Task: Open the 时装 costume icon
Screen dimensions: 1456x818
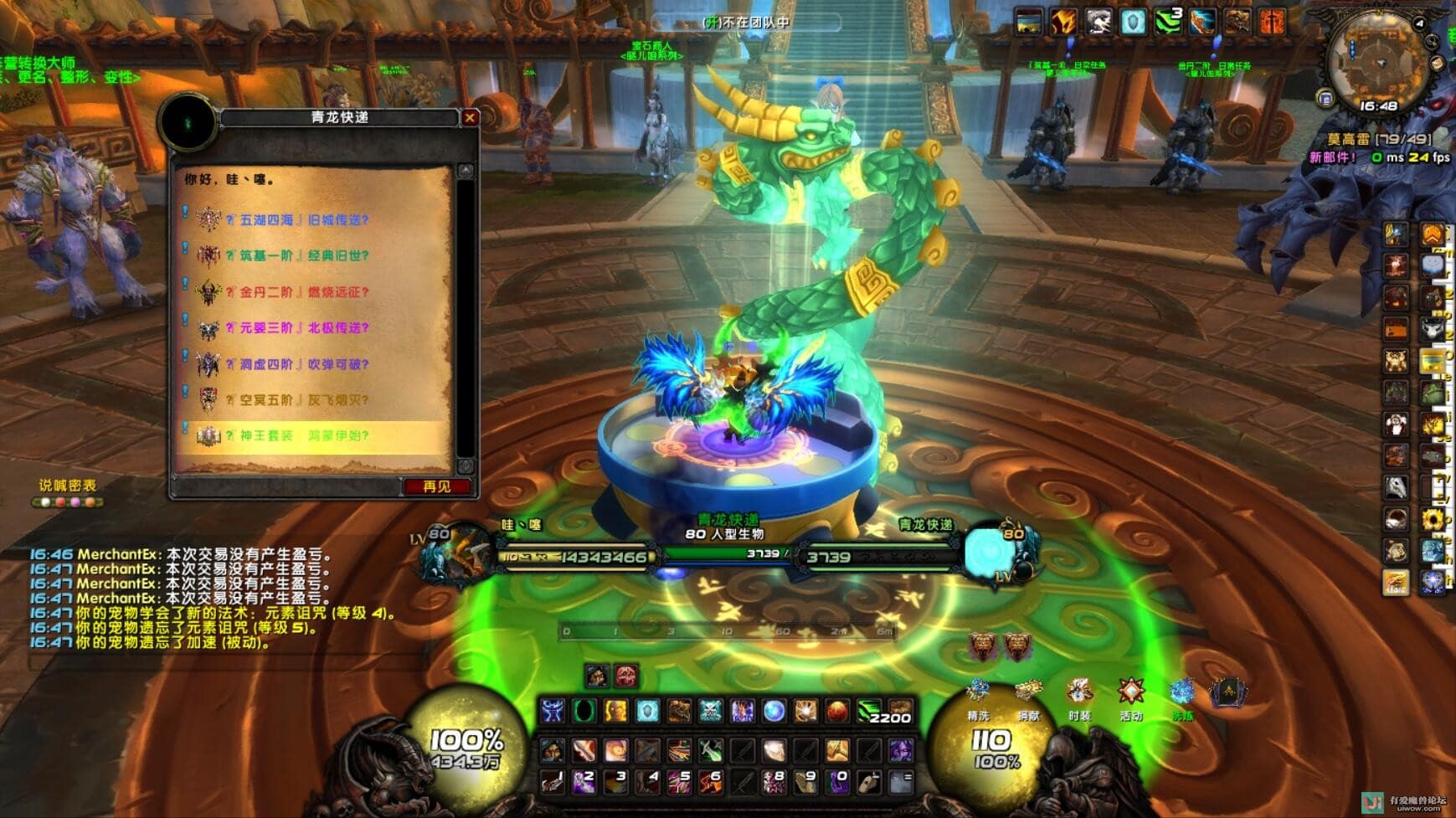Action: click(1079, 693)
